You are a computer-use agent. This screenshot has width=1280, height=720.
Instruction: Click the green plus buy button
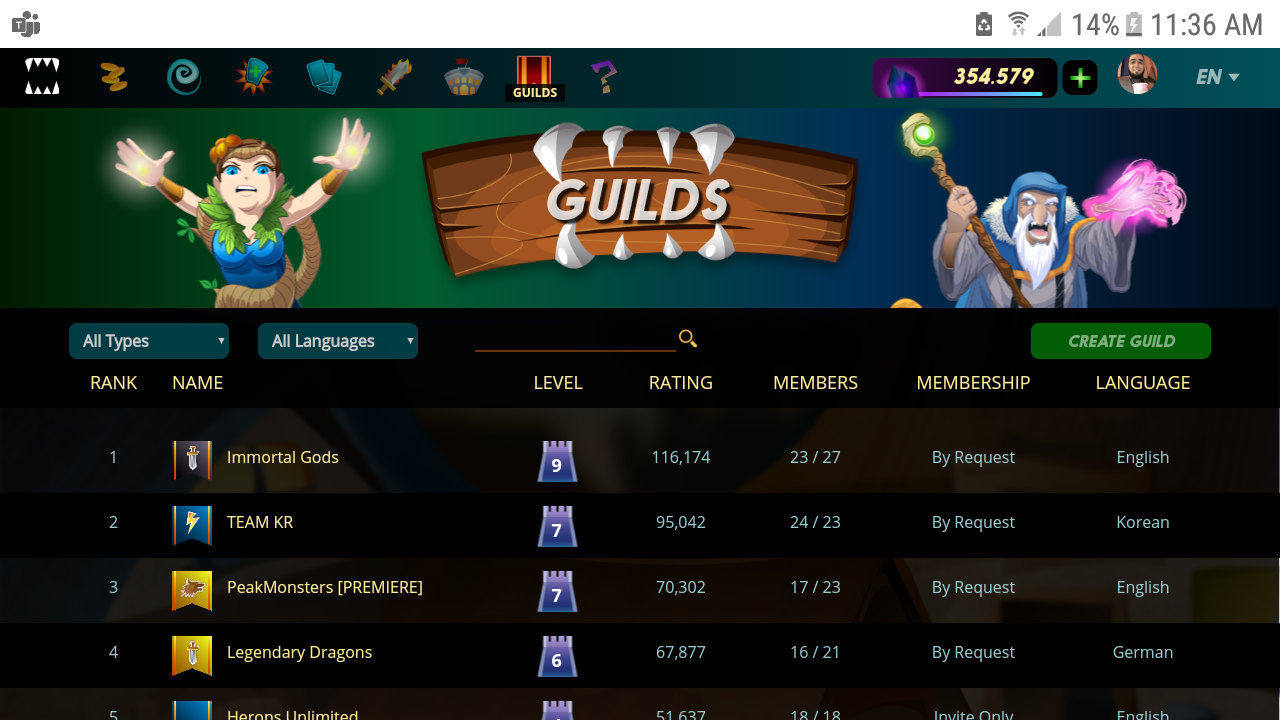pyautogui.click(x=1080, y=77)
